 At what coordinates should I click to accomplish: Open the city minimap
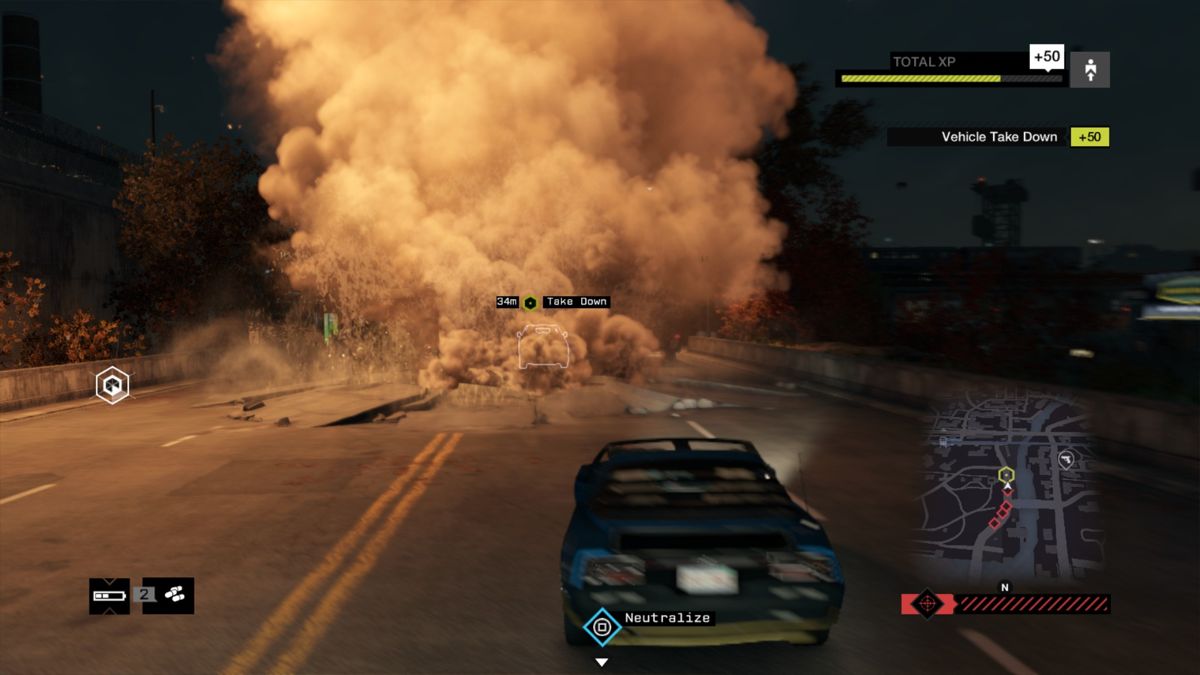[x=1008, y=487]
